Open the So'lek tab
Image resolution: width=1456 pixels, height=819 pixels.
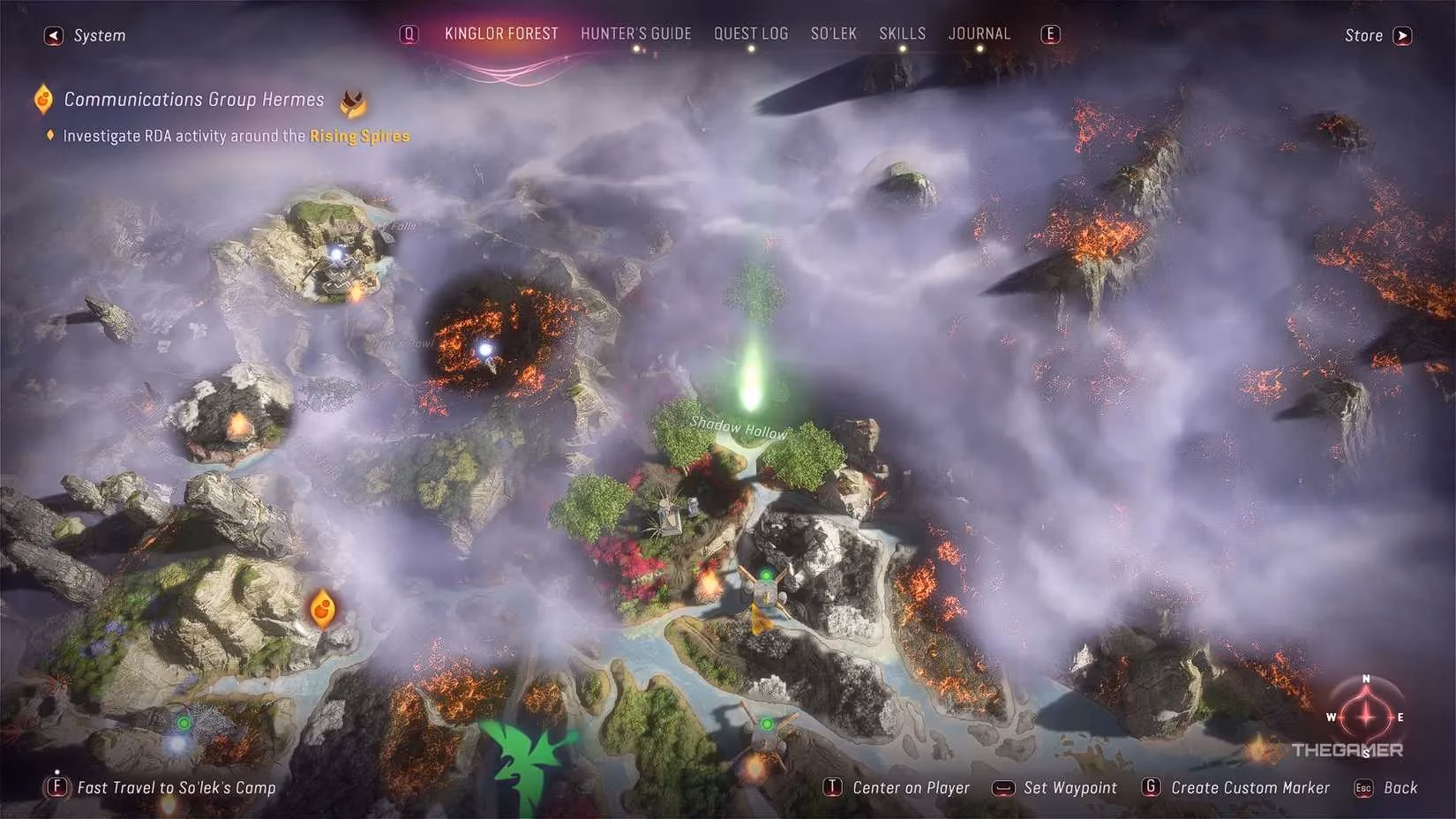click(x=833, y=34)
